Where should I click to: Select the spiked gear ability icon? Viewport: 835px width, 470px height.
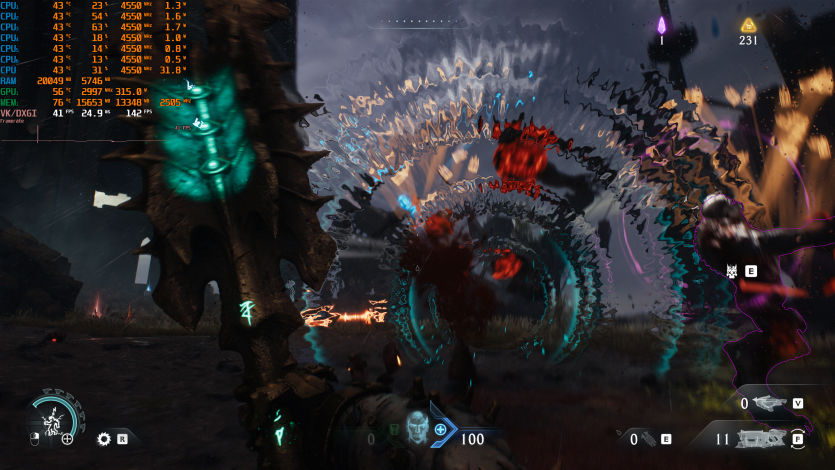coord(103,438)
